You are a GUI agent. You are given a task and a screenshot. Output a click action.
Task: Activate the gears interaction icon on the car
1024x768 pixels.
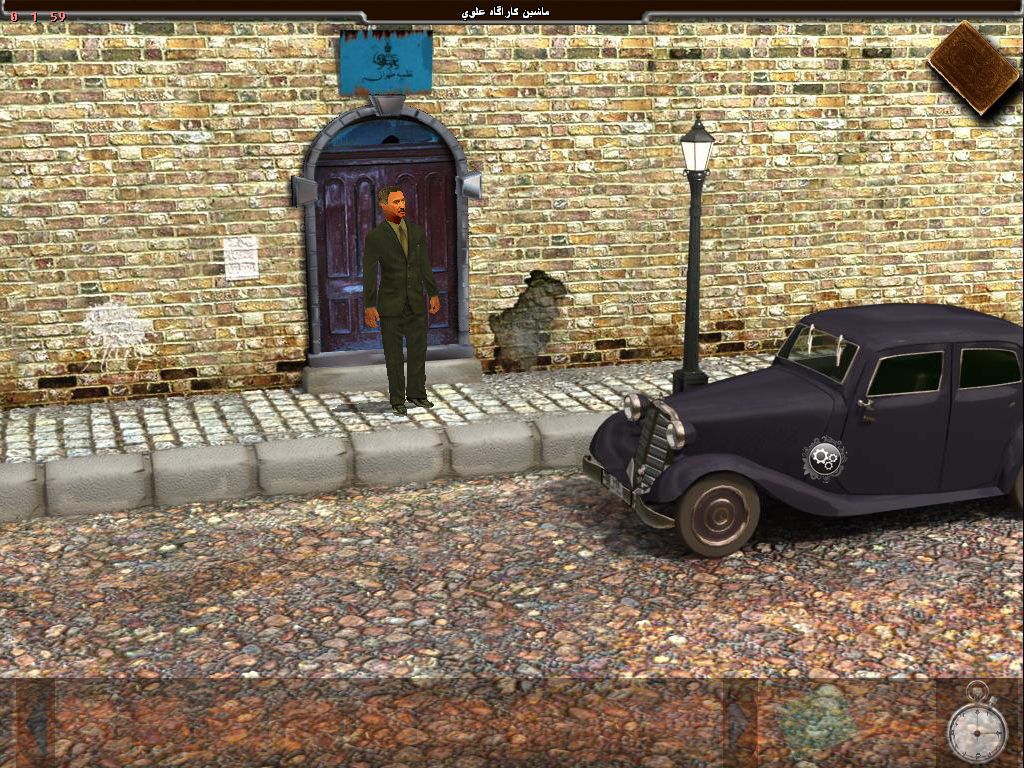tap(824, 459)
